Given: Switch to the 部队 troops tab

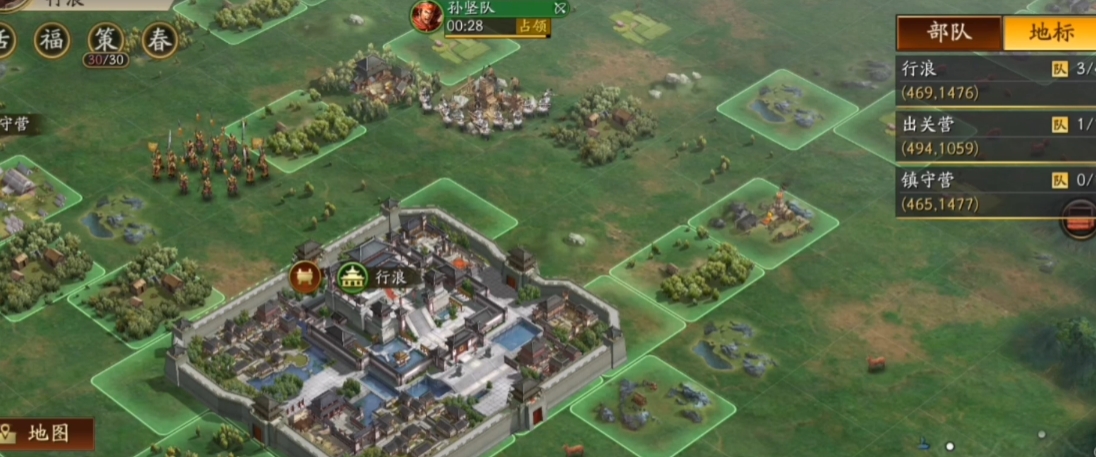Looking at the screenshot, I should (948, 32).
